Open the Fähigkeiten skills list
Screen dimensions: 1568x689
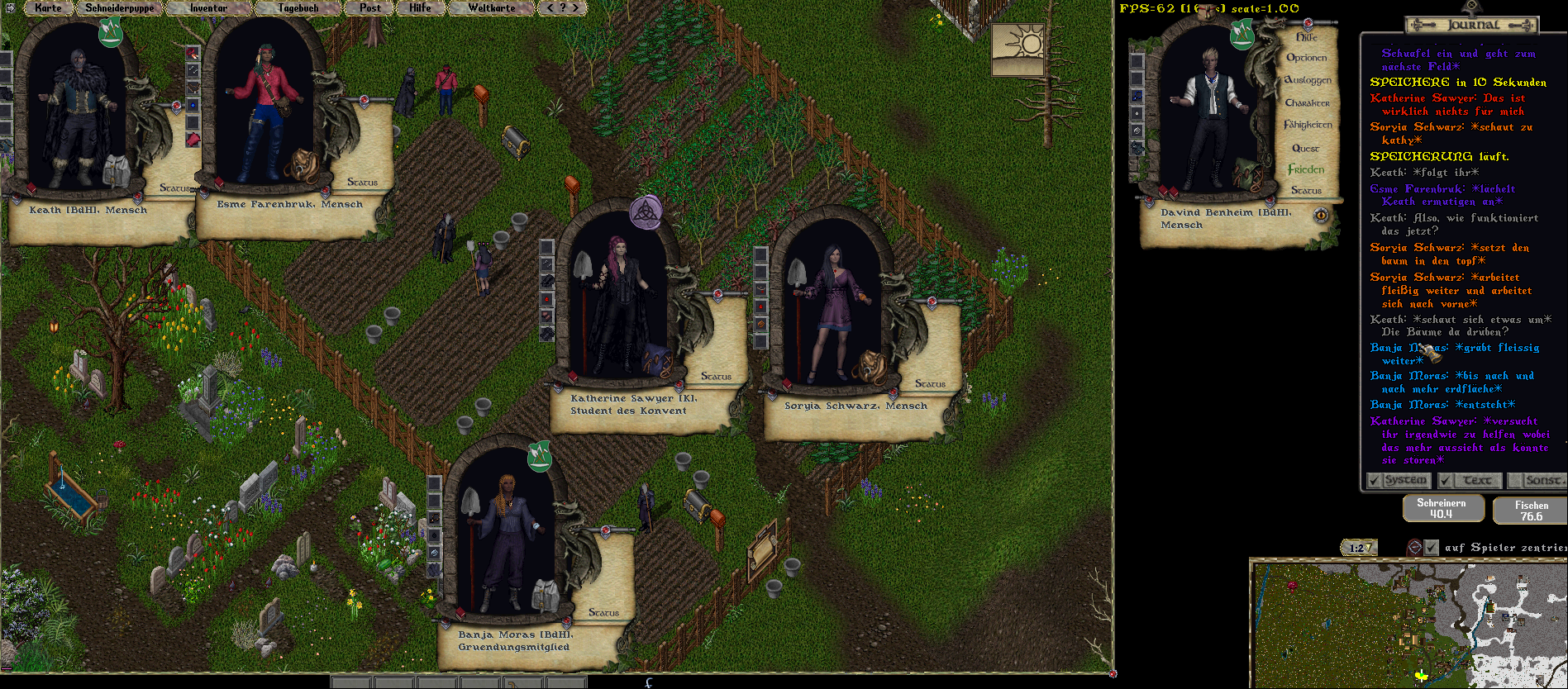(1308, 125)
